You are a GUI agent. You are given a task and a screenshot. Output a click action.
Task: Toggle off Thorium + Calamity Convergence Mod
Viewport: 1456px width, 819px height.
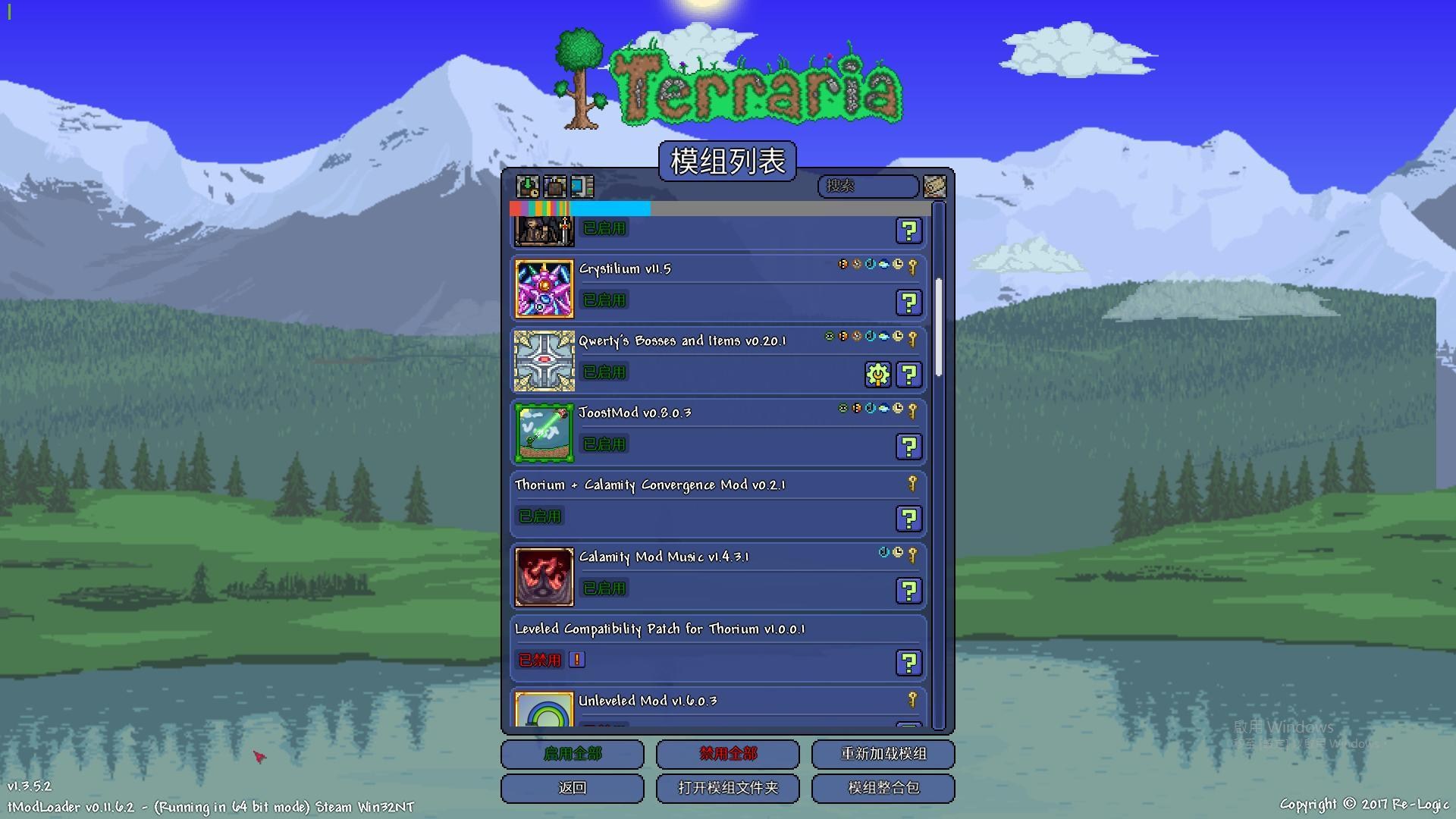pyautogui.click(x=539, y=516)
